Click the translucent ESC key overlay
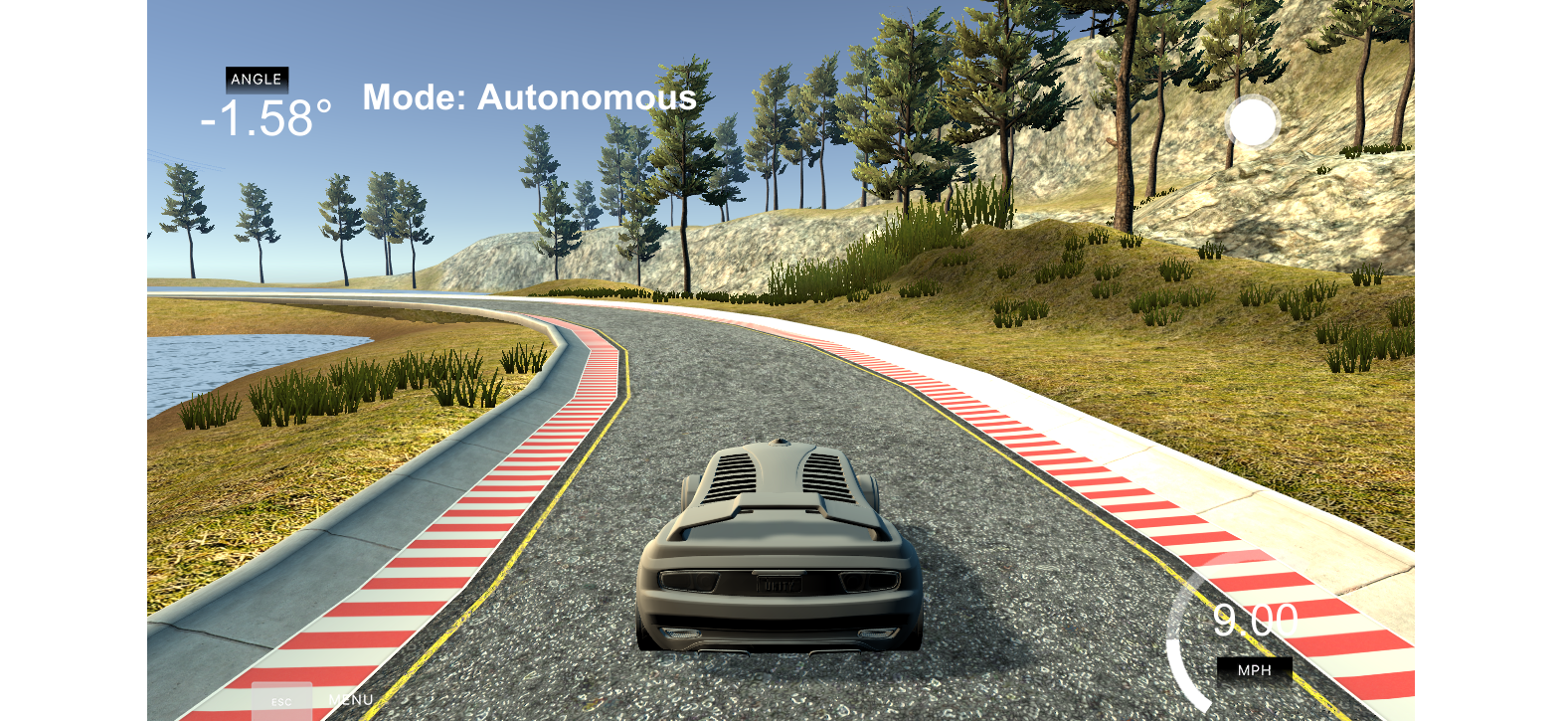The width and height of the screenshot is (1568, 721). pyautogui.click(x=283, y=701)
